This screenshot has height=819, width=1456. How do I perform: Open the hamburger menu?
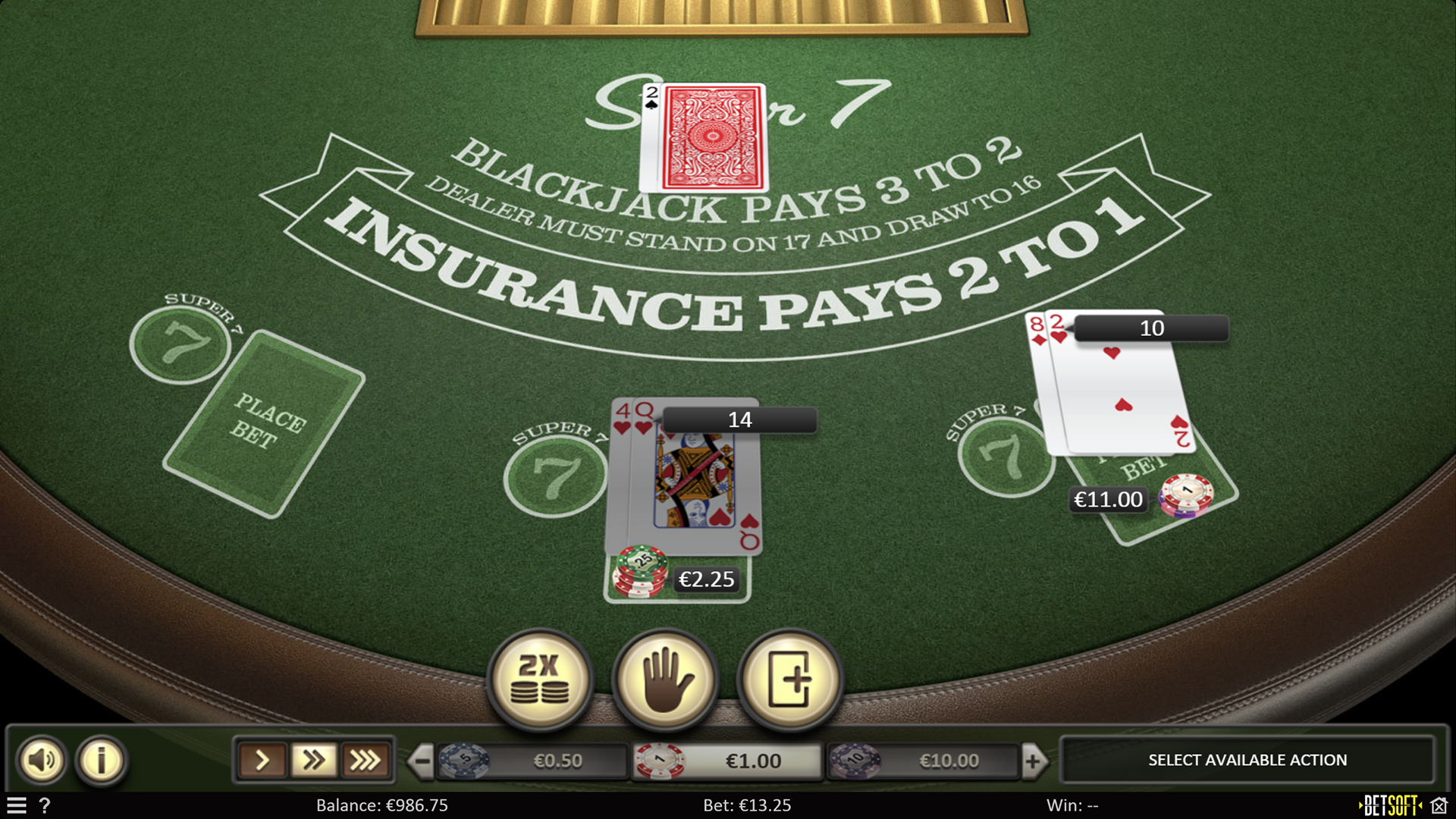coord(17,806)
